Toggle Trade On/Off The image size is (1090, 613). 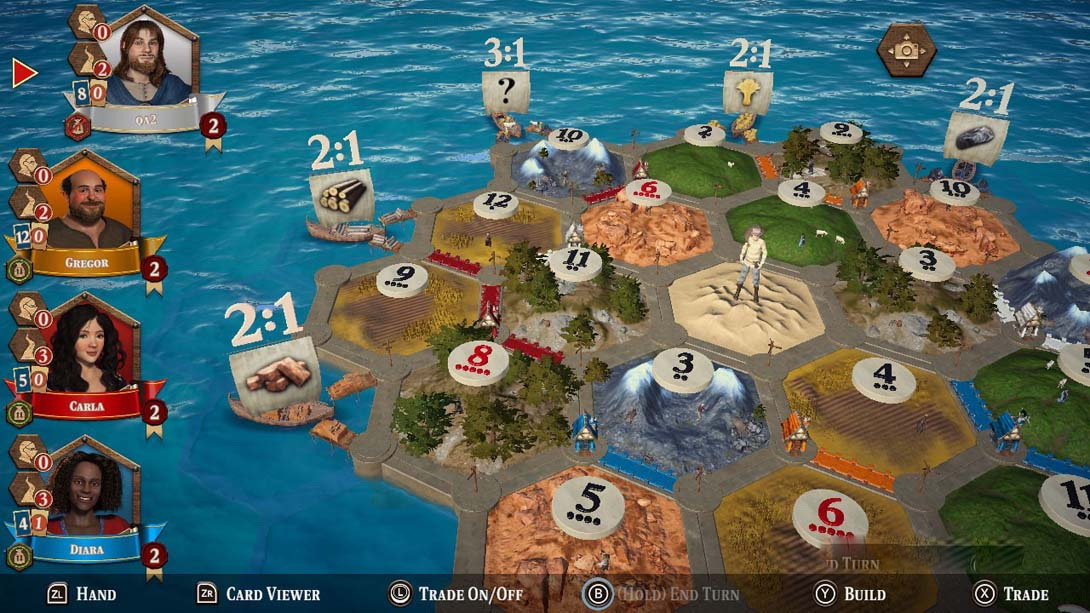pyautogui.click(x=456, y=594)
